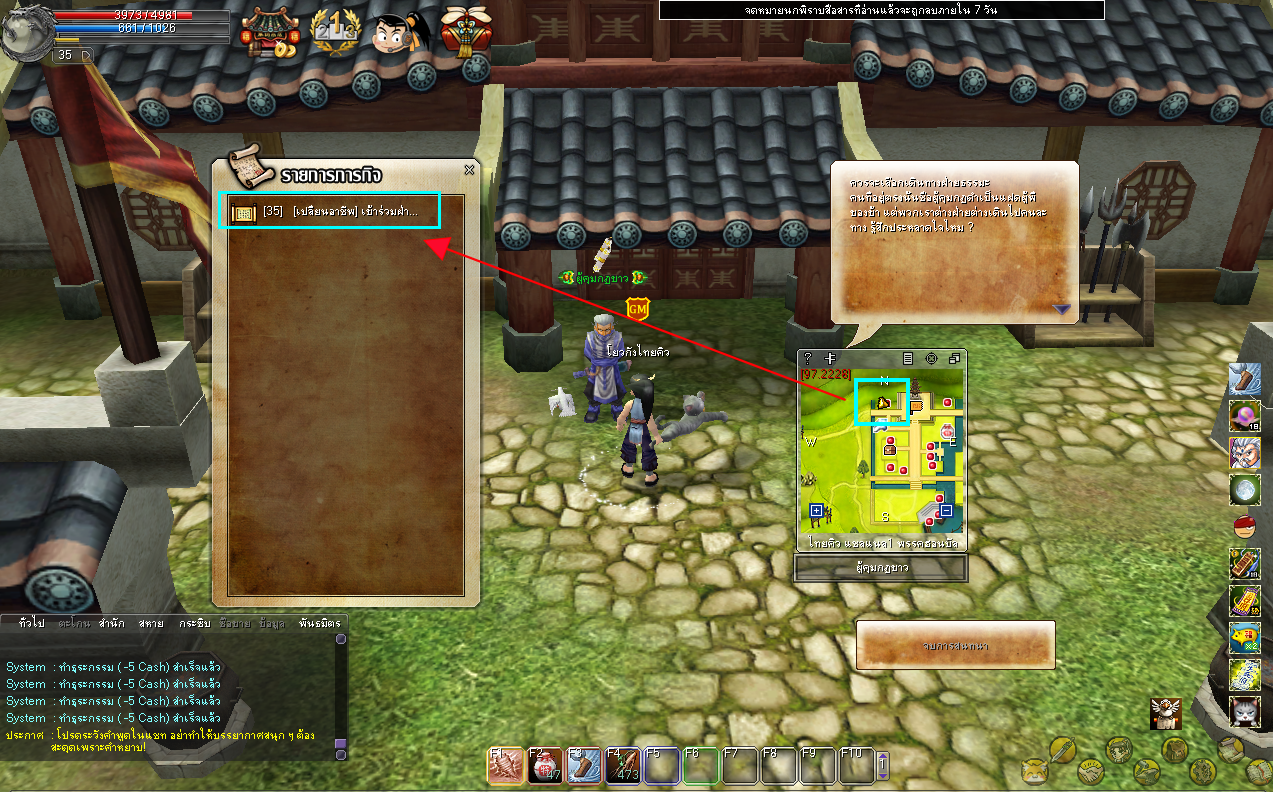Click the end conversation button
The image size is (1273, 792).
[x=955, y=646]
